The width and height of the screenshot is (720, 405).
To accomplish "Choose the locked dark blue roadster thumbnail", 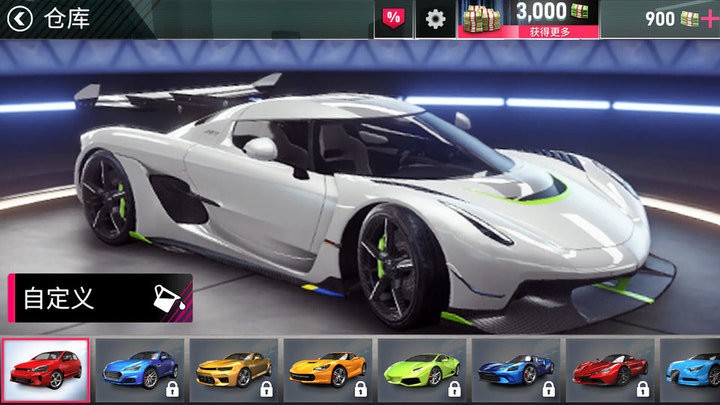I will point(514,369).
